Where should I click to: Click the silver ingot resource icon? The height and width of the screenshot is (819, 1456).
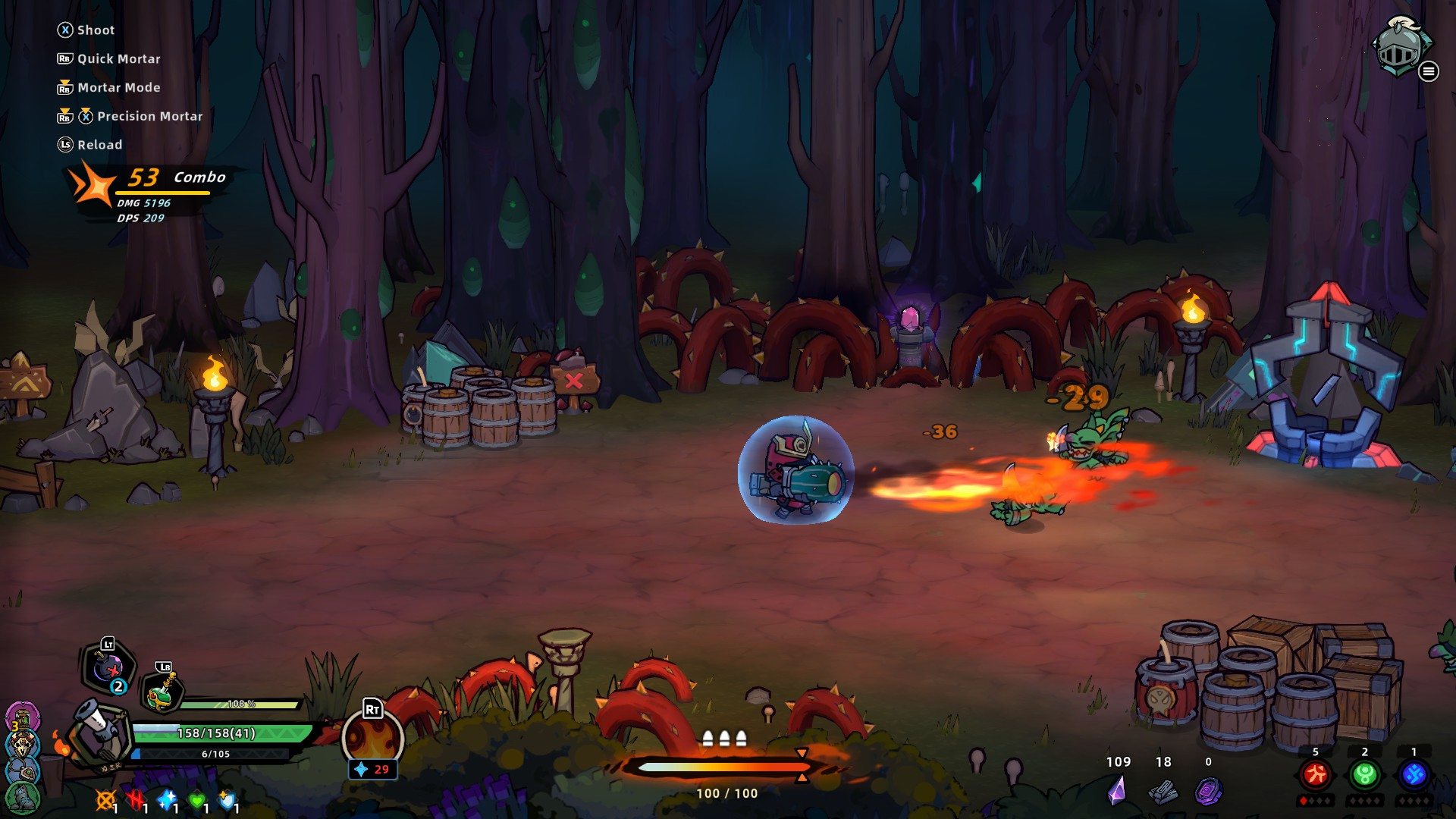point(1163,792)
